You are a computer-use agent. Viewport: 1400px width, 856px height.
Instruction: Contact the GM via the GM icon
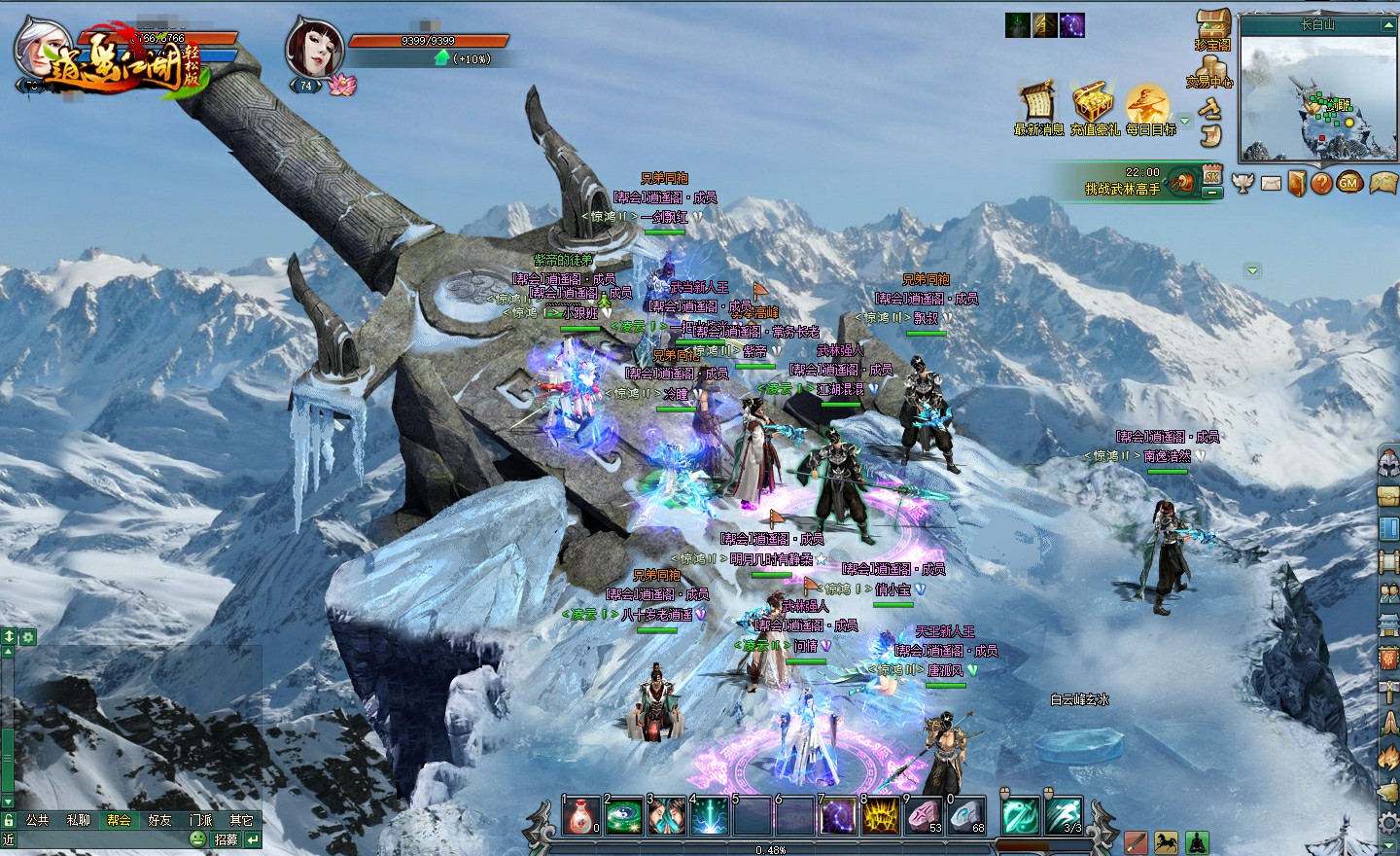(x=1347, y=182)
